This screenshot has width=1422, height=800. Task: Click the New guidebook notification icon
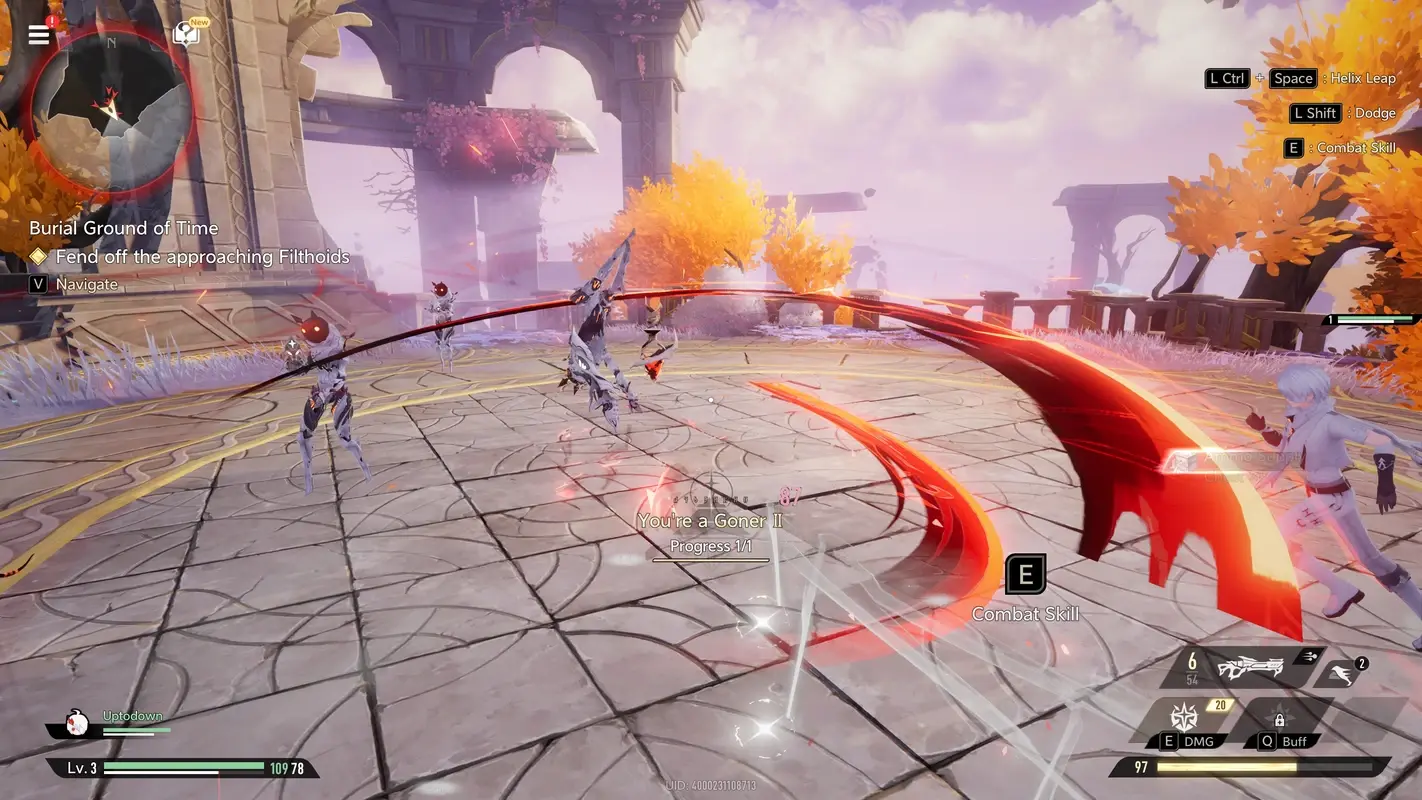click(x=185, y=32)
